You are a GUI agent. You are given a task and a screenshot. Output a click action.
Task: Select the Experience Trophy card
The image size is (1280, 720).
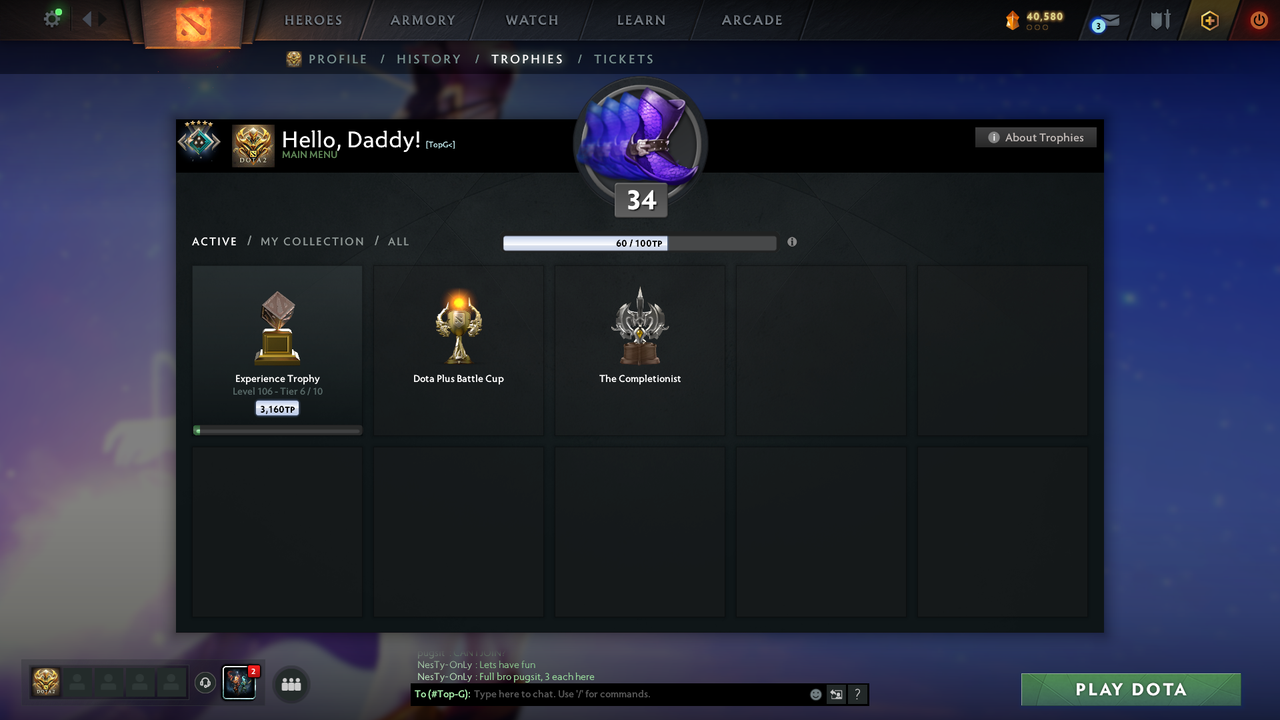277,348
